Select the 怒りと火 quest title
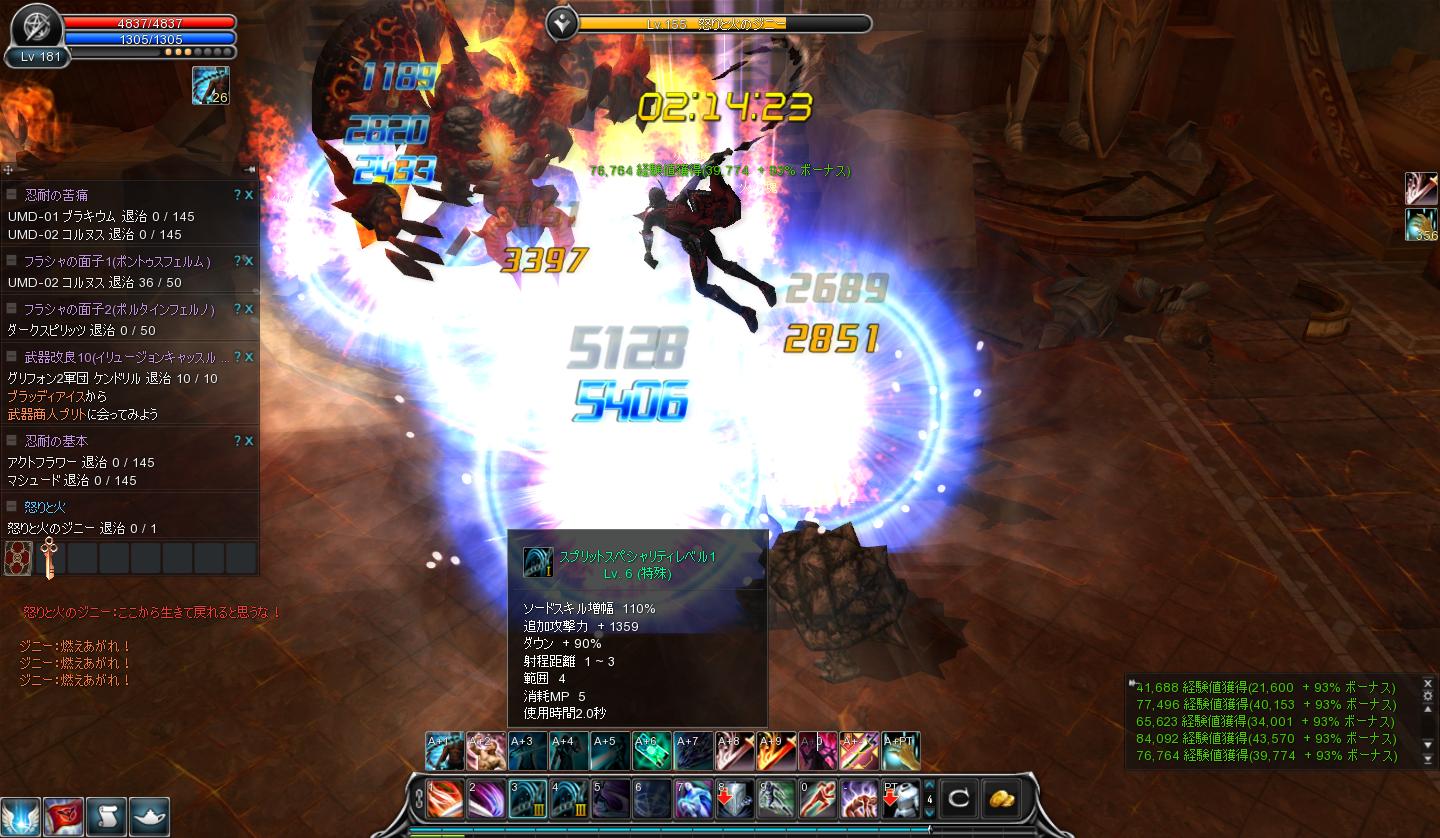The height and width of the screenshot is (838, 1440). [45, 507]
